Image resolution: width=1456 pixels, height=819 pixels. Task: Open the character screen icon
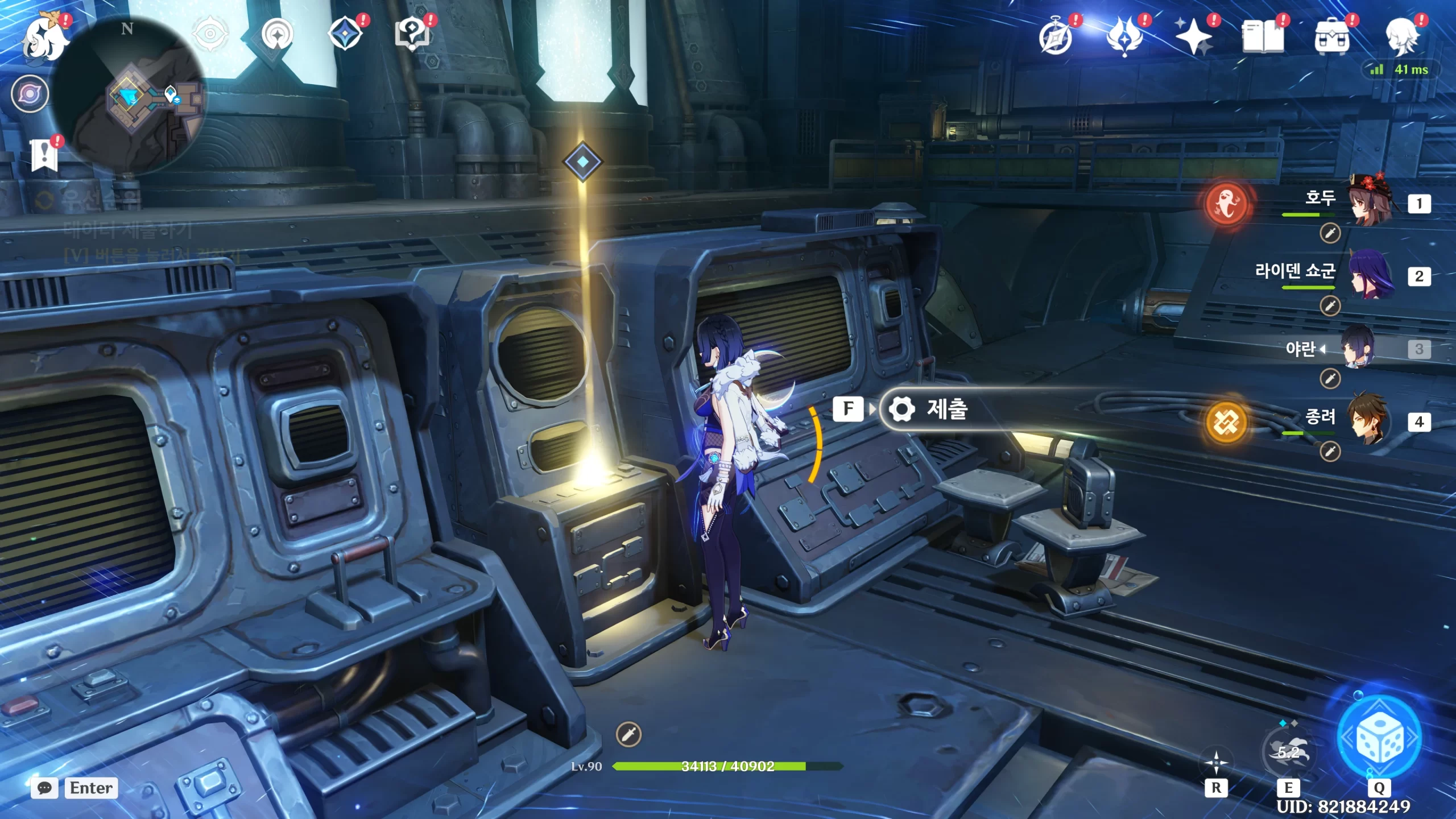1401,38
